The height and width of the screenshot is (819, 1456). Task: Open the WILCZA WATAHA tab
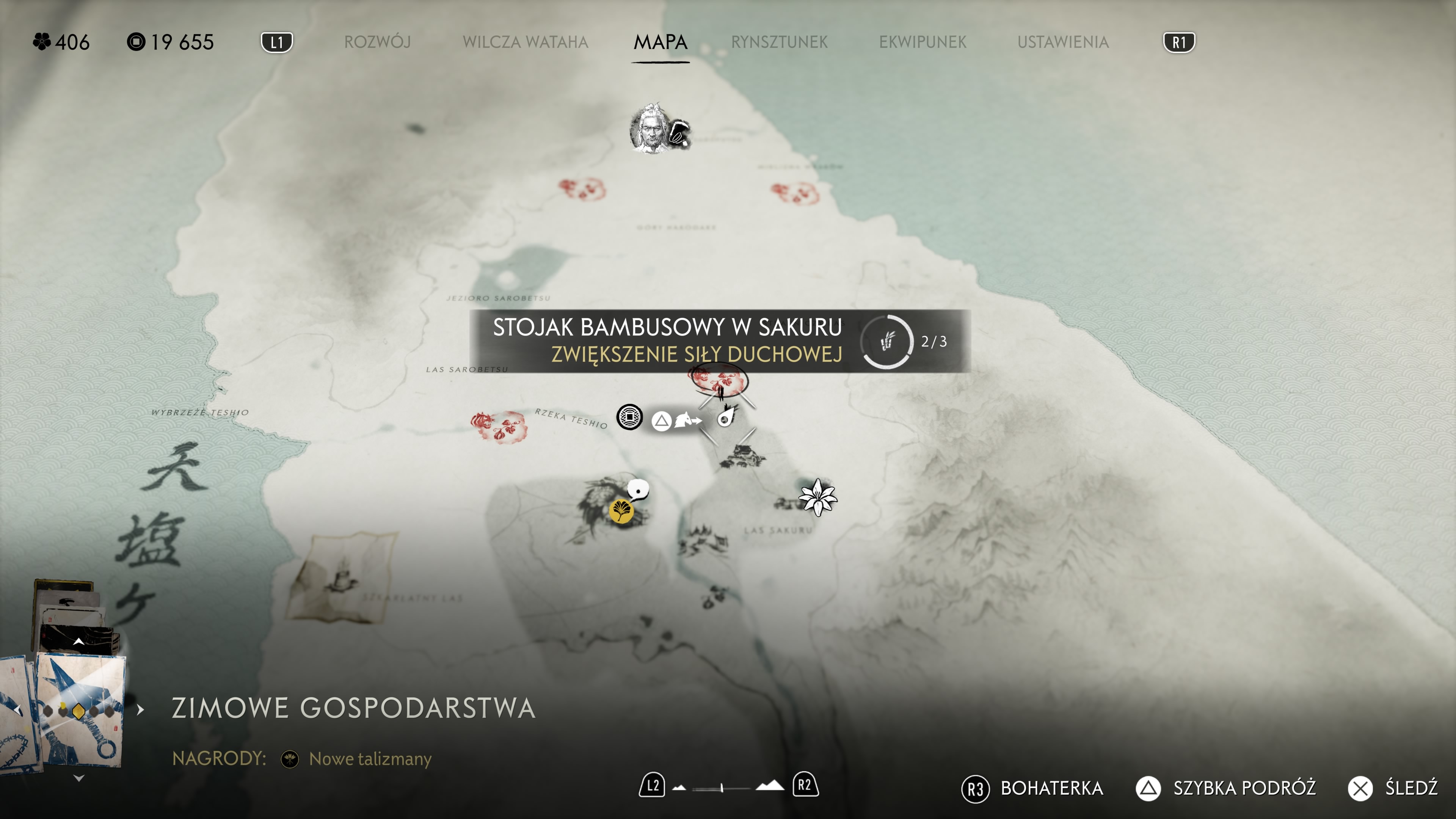[525, 42]
